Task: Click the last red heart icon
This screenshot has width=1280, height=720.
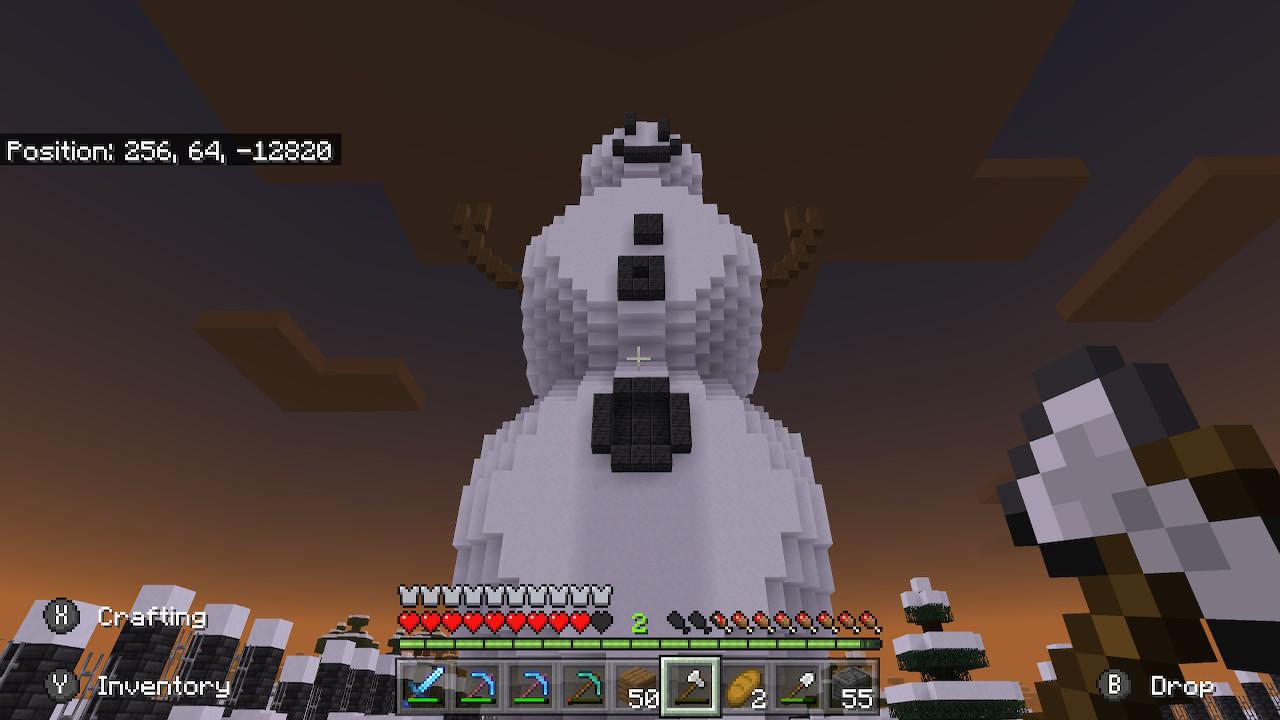Action: click(580, 619)
